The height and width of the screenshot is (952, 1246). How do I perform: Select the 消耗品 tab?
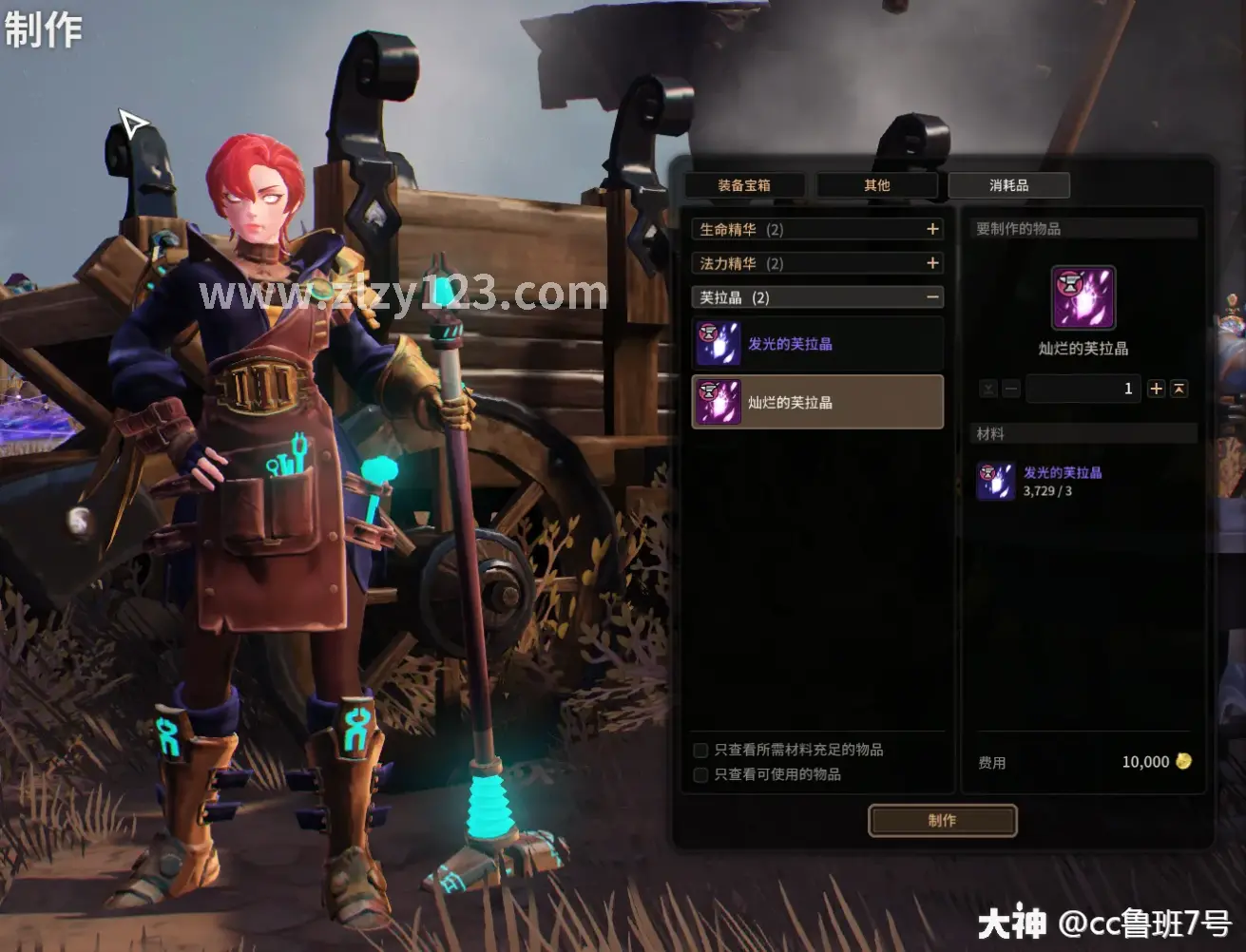coord(1008,185)
